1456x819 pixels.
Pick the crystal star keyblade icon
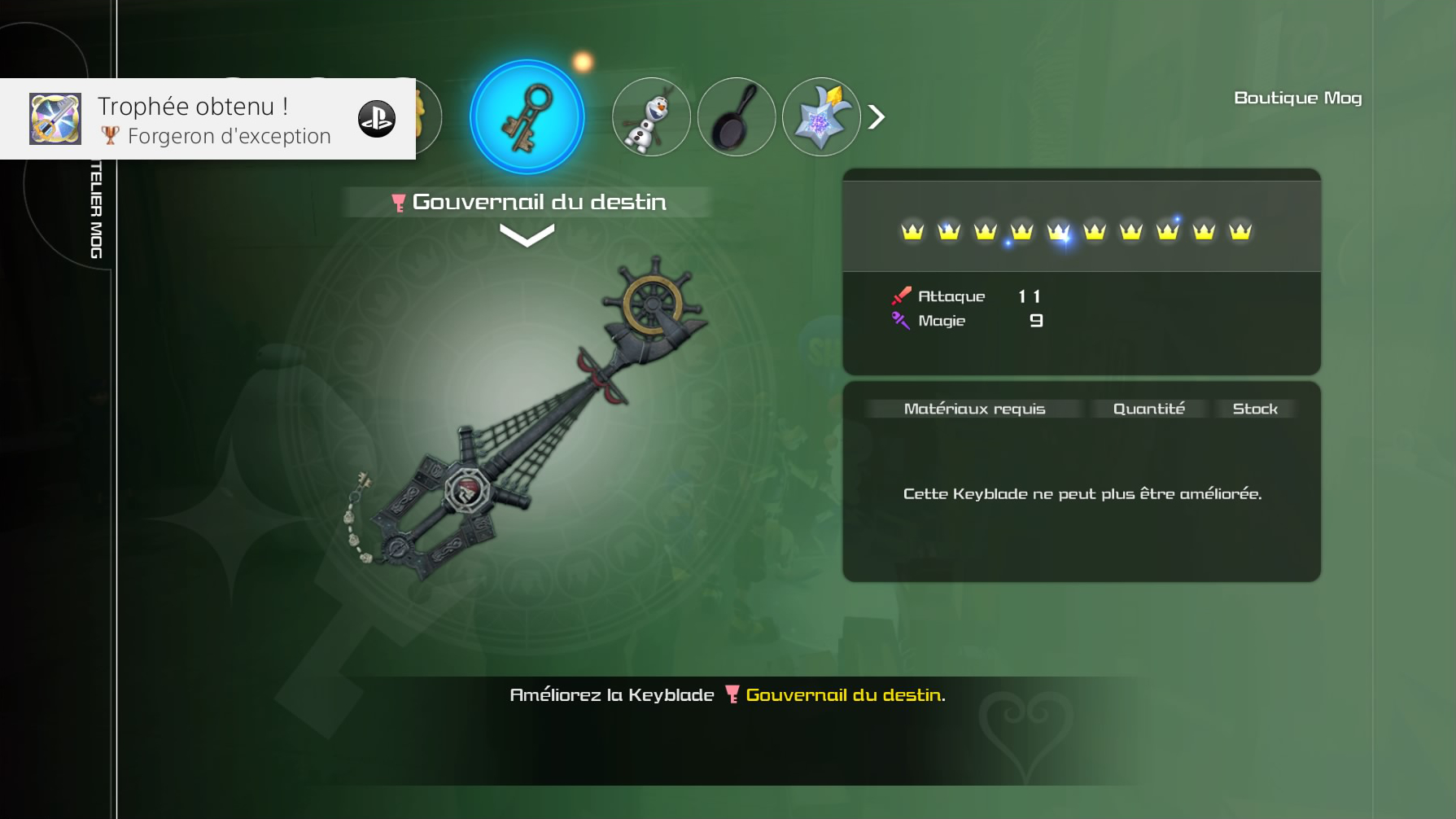[820, 117]
